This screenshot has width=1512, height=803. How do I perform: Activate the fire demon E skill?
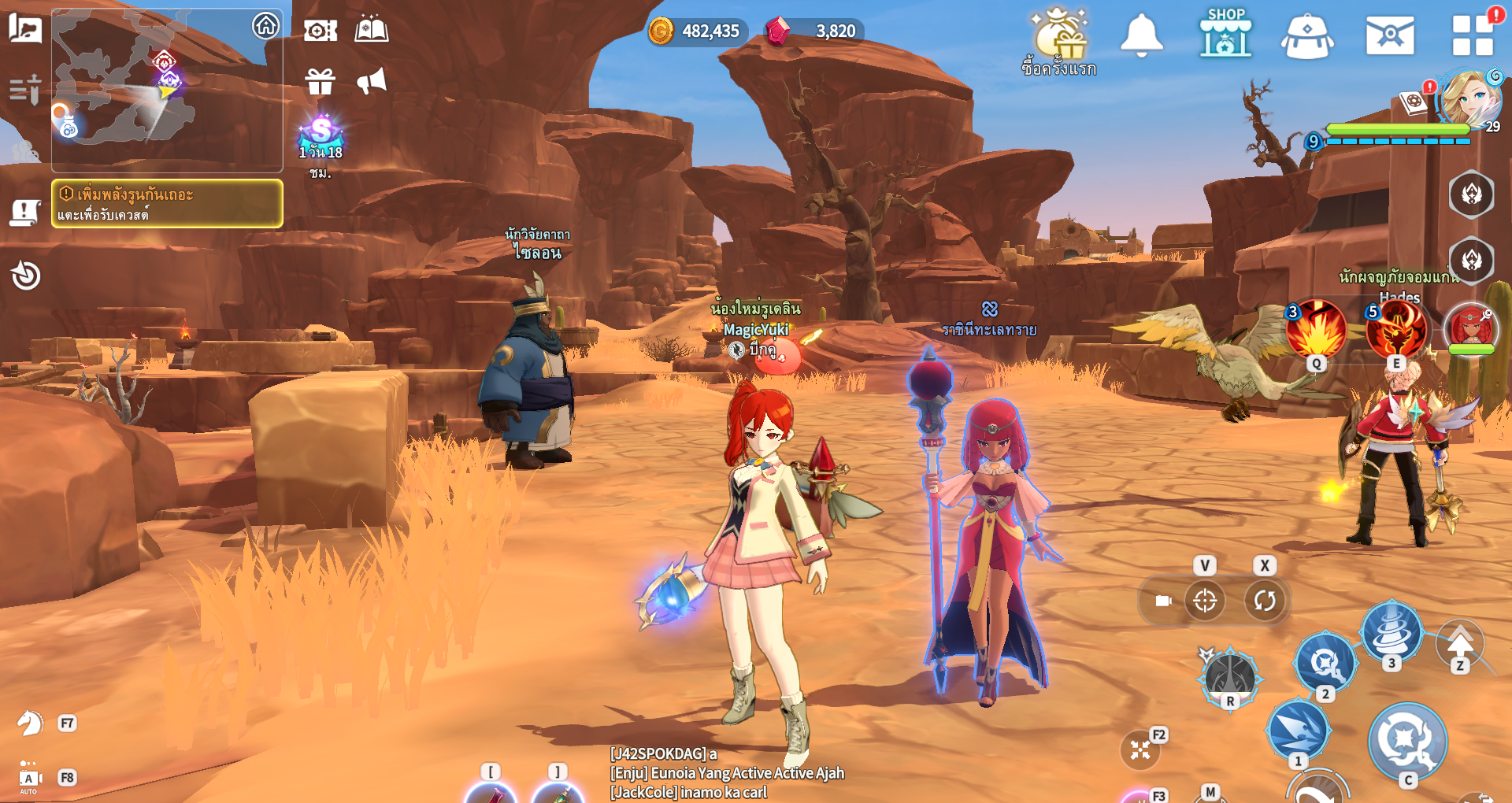[x=1396, y=329]
